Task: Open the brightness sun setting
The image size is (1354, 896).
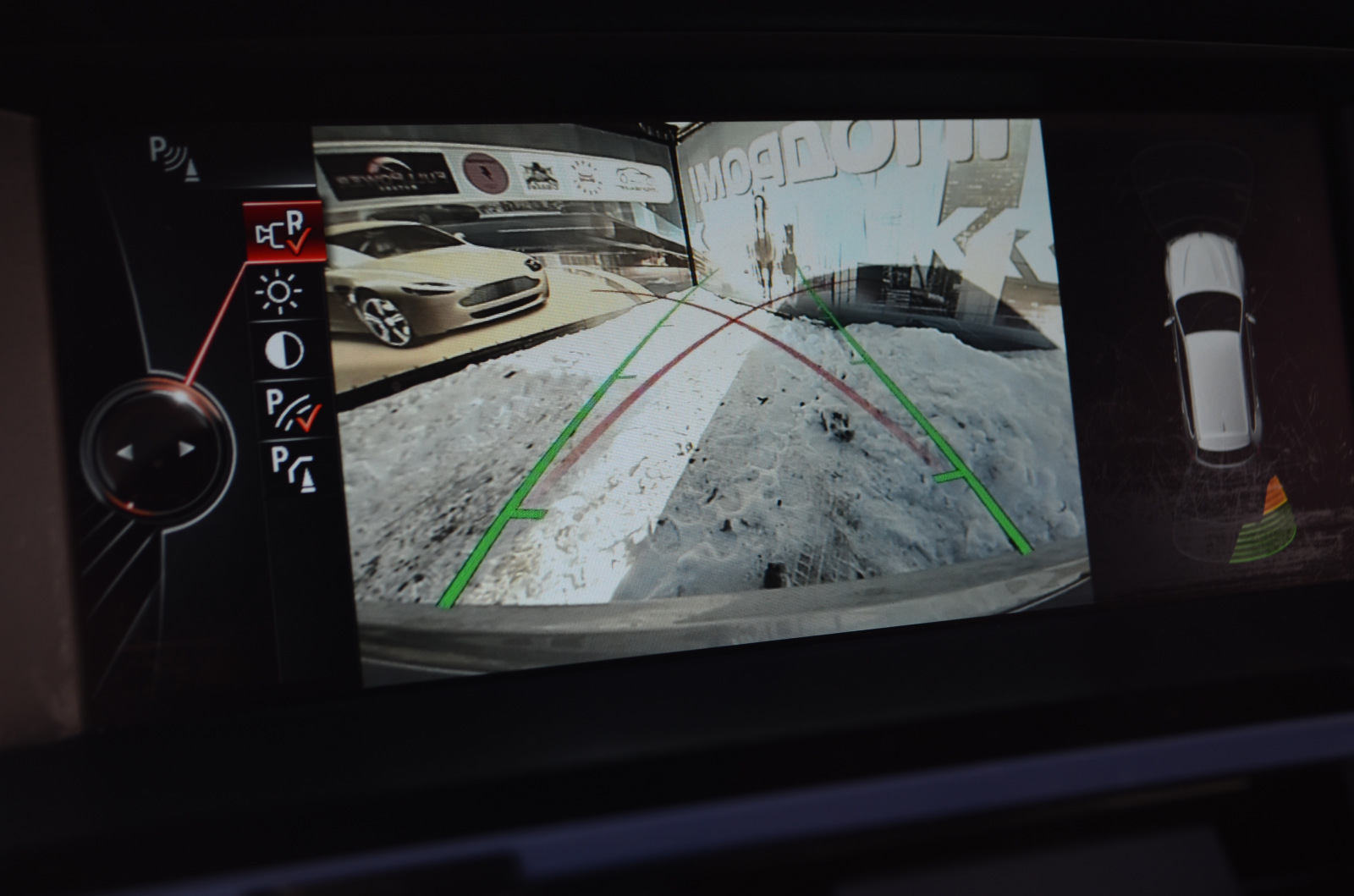Action: click(x=280, y=292)
